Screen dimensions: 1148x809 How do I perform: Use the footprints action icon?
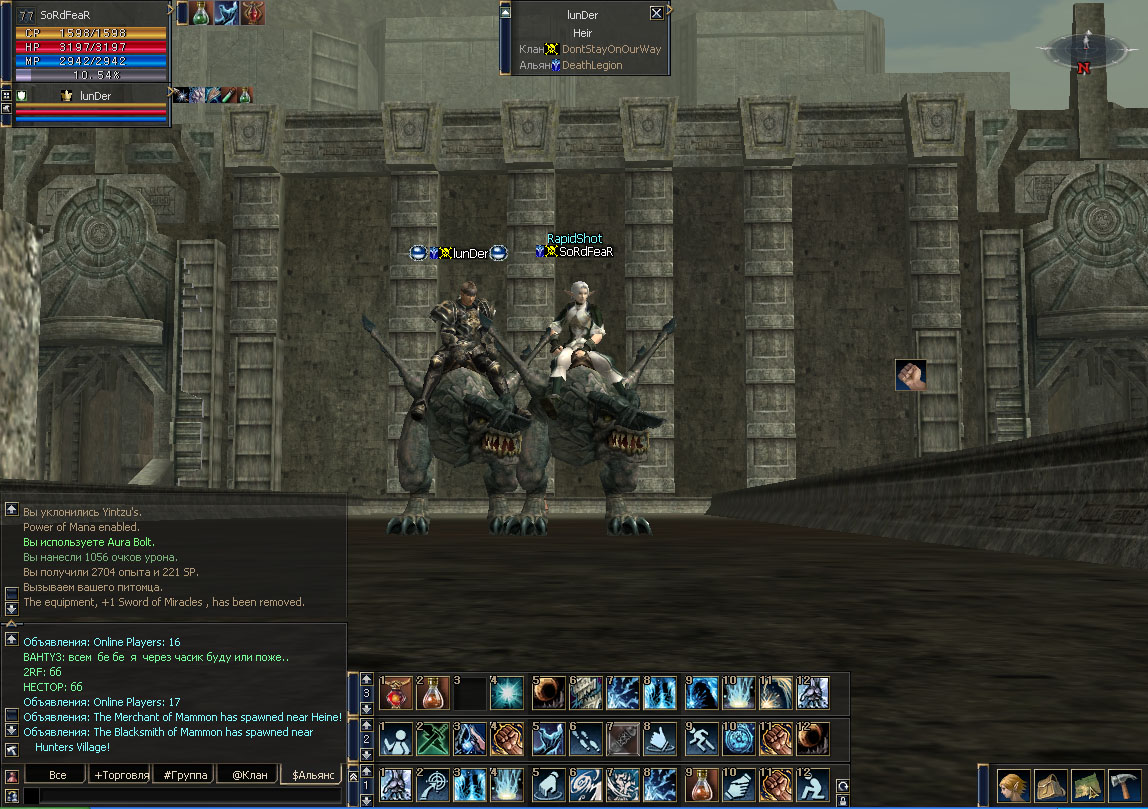(585, 739)
